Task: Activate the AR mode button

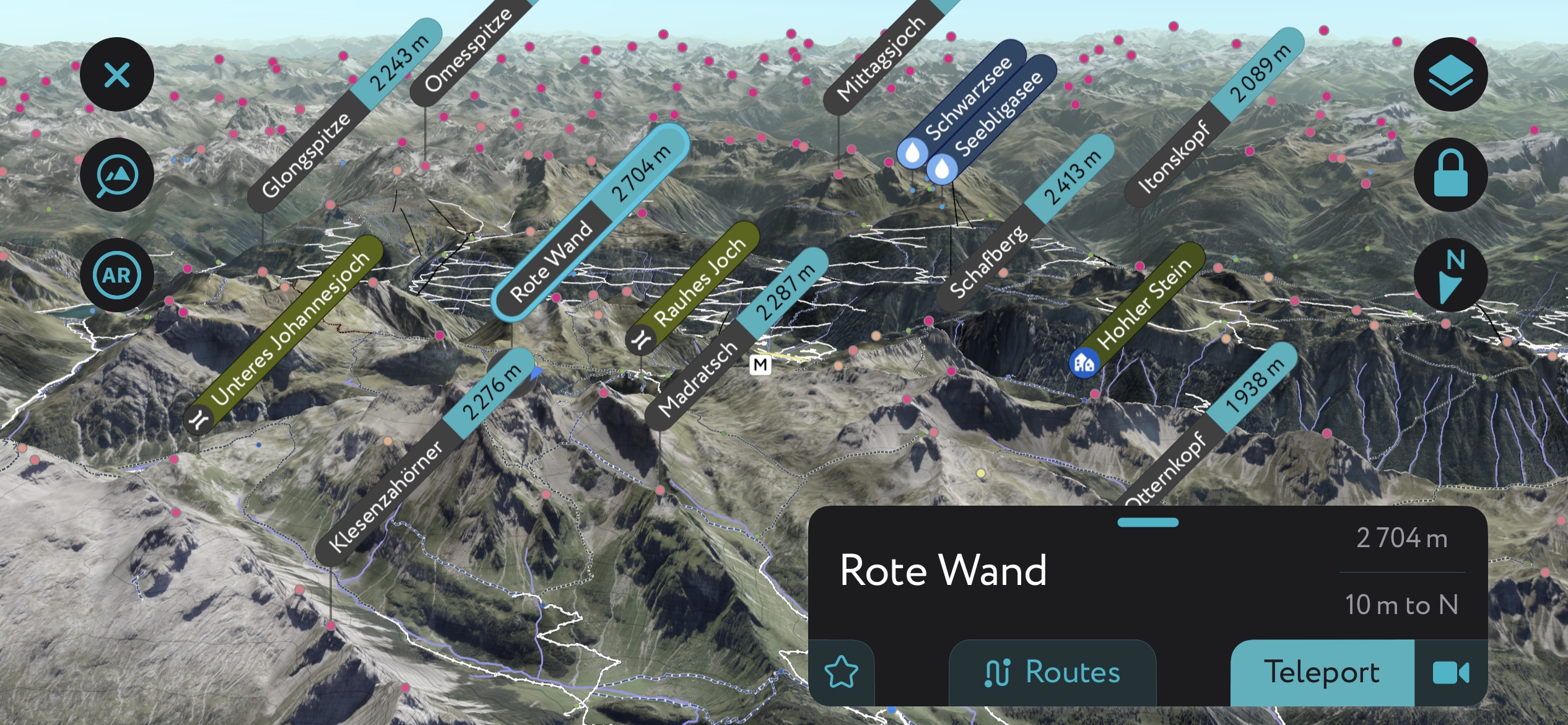Action: pyautogui.click(x=116, y=275)
